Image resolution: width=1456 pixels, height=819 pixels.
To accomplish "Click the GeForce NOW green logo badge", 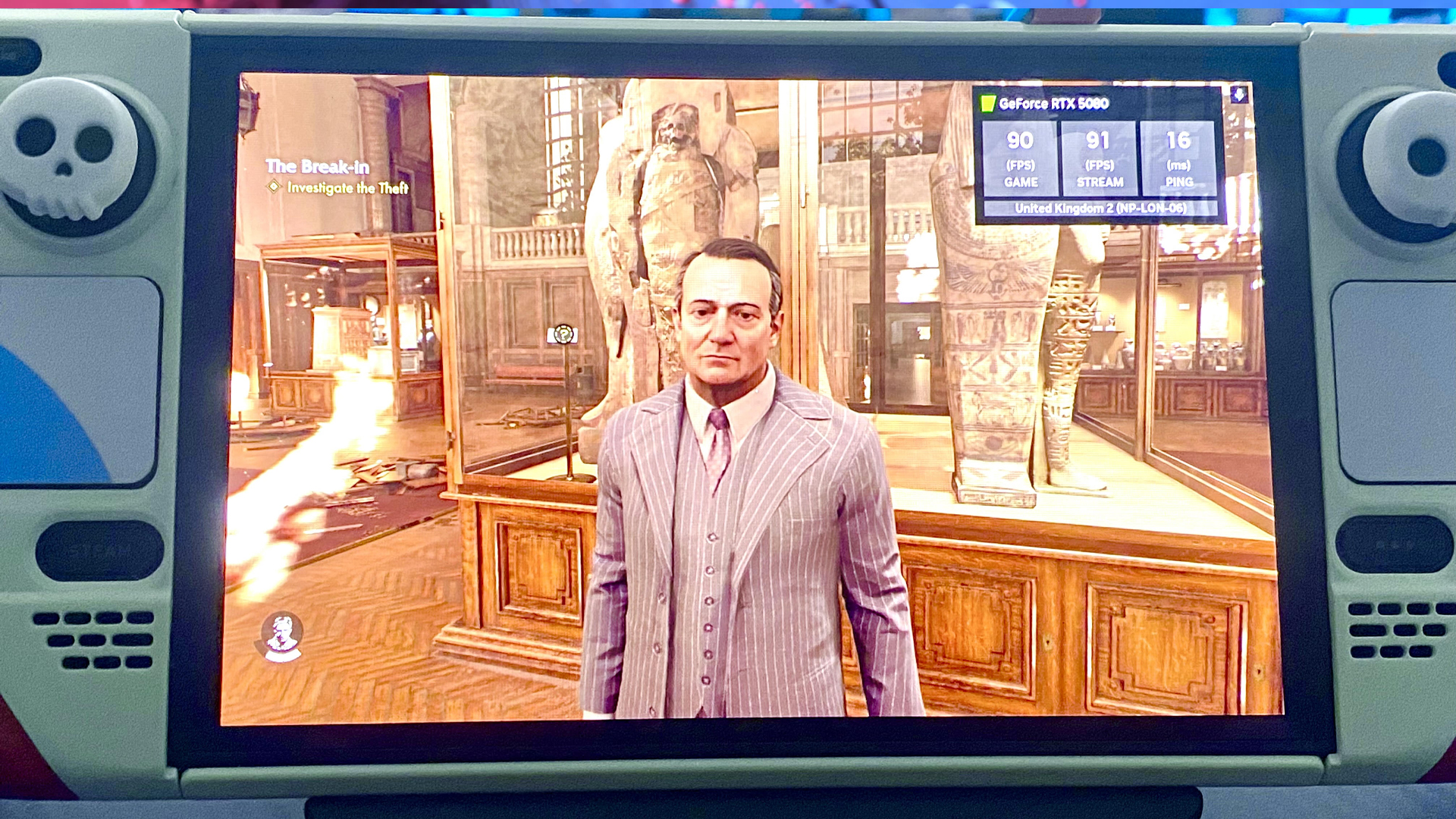I will coord(987,103).
